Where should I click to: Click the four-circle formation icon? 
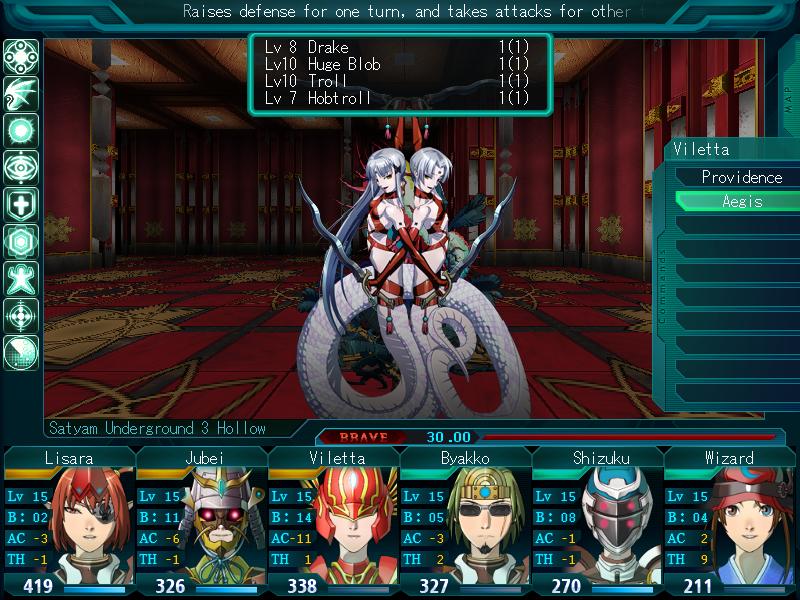[x=21, y=56]
